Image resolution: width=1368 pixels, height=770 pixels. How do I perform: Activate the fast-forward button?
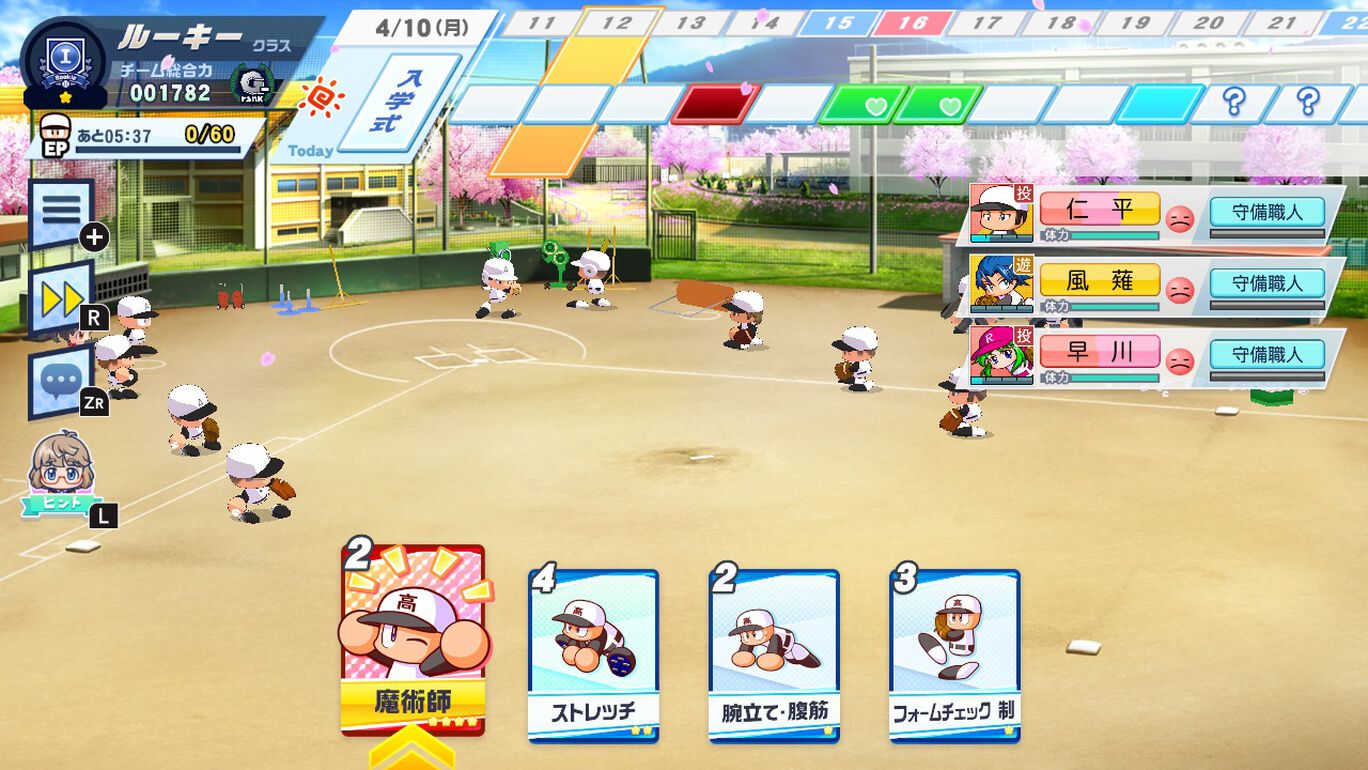click(x=61, y=298)
